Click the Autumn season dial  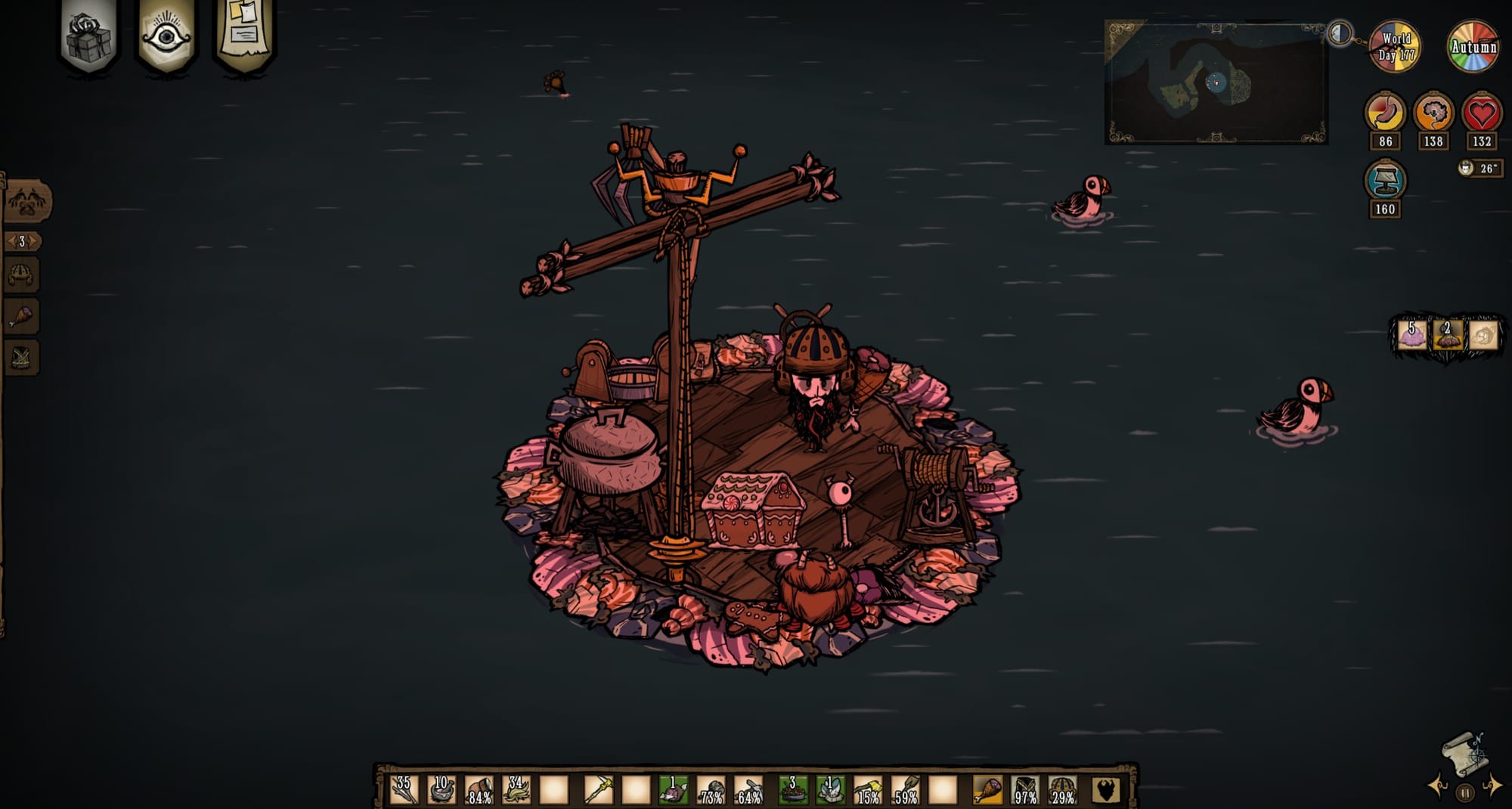(x=1473, y=47)
